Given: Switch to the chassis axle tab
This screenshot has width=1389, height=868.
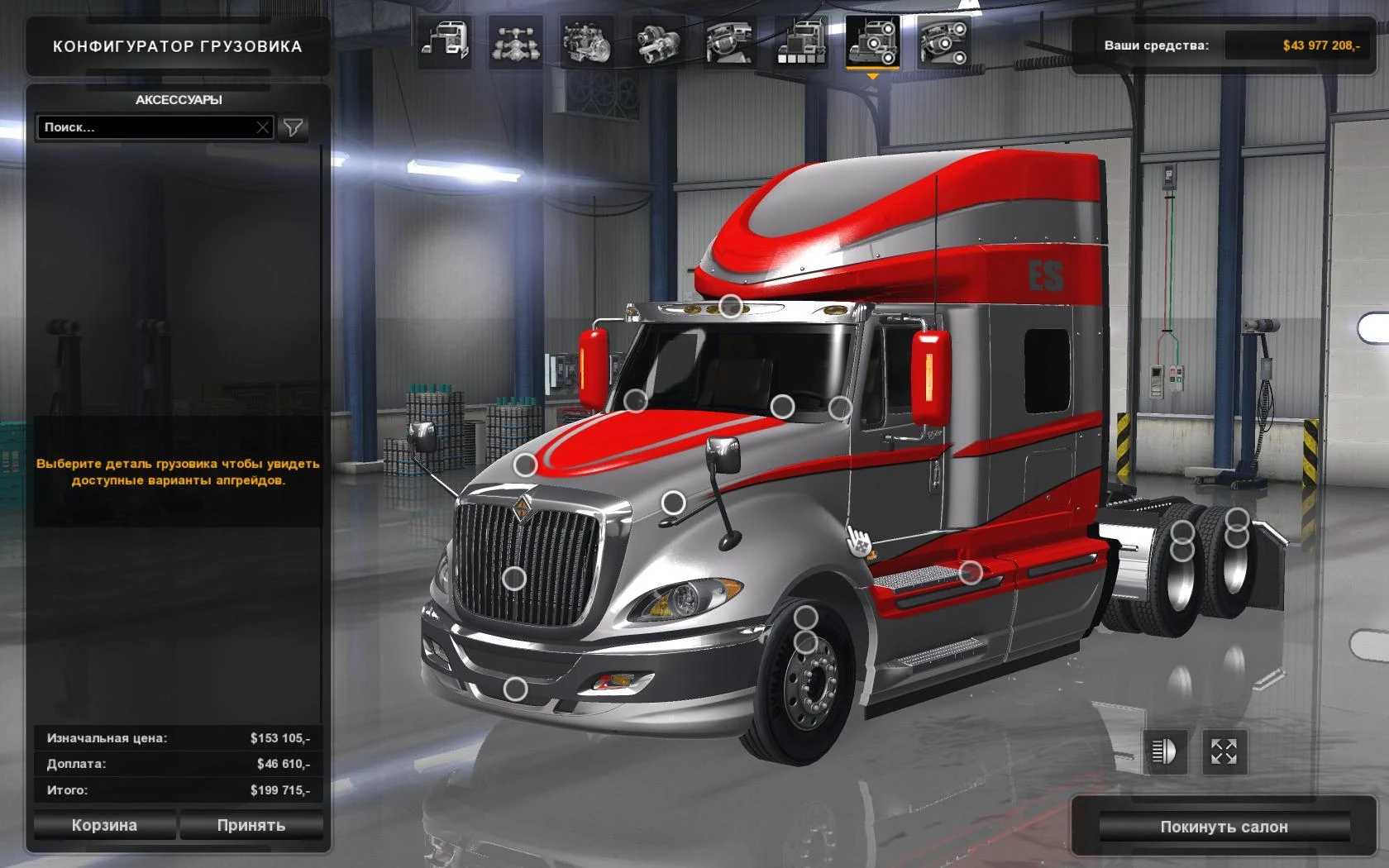Looking at the screenshot, I should click(x=516, y=42).
